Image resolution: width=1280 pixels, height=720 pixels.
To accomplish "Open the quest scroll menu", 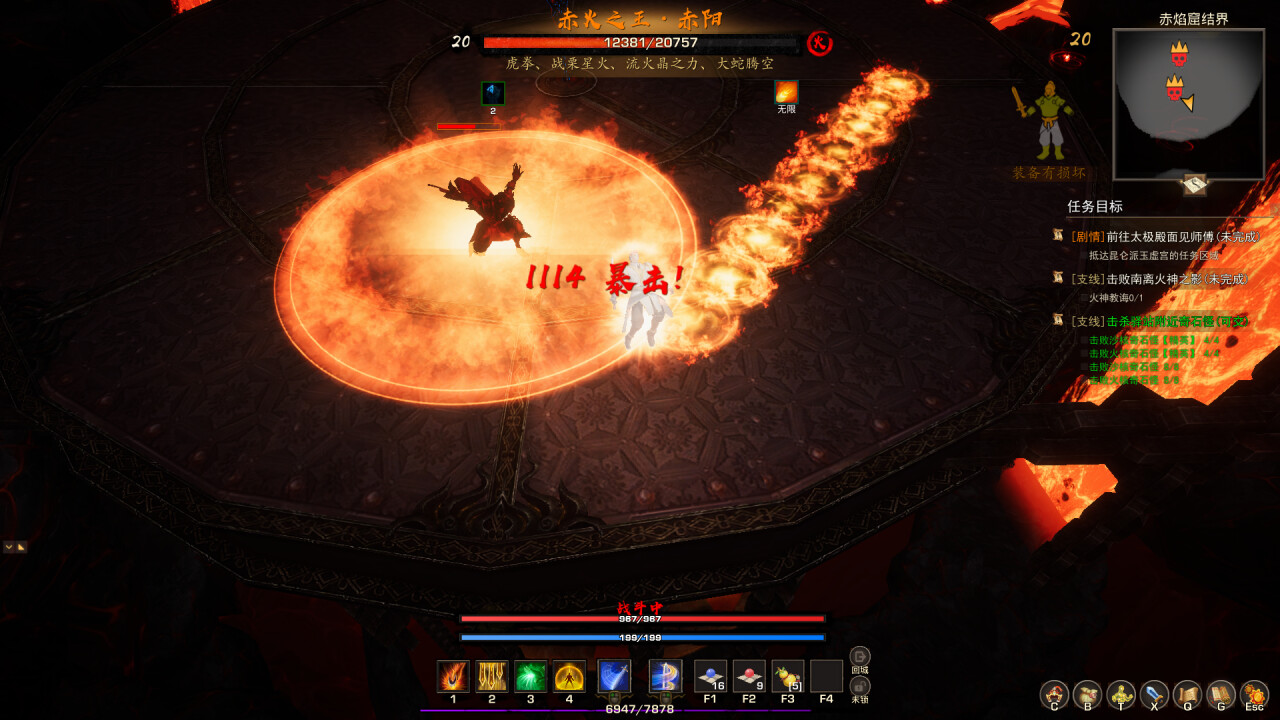I will (x=1187, y=694).
